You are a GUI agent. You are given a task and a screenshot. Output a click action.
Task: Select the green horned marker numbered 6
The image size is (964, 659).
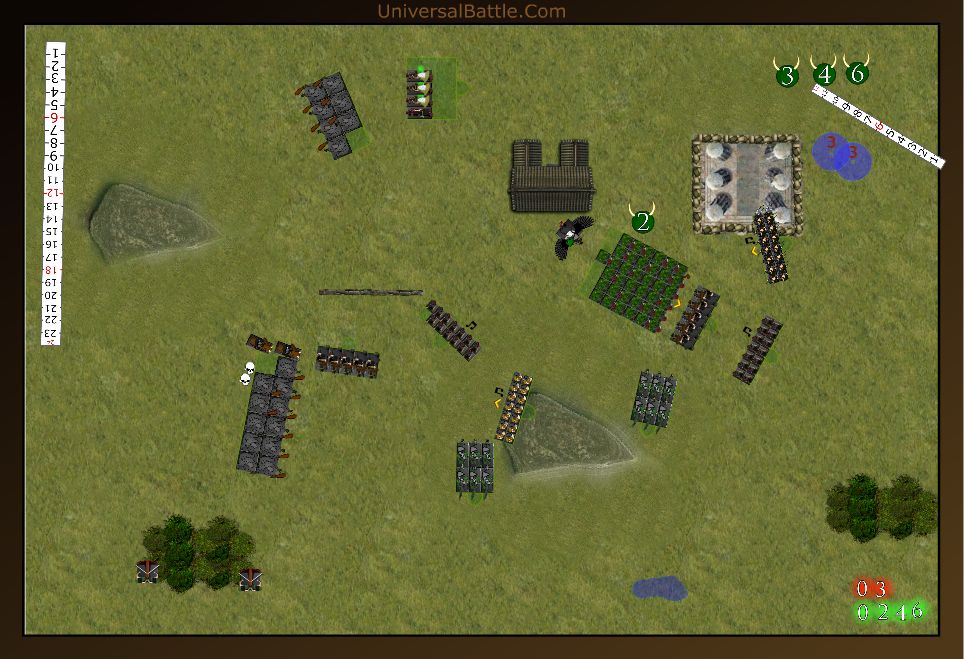click(857, 72)
